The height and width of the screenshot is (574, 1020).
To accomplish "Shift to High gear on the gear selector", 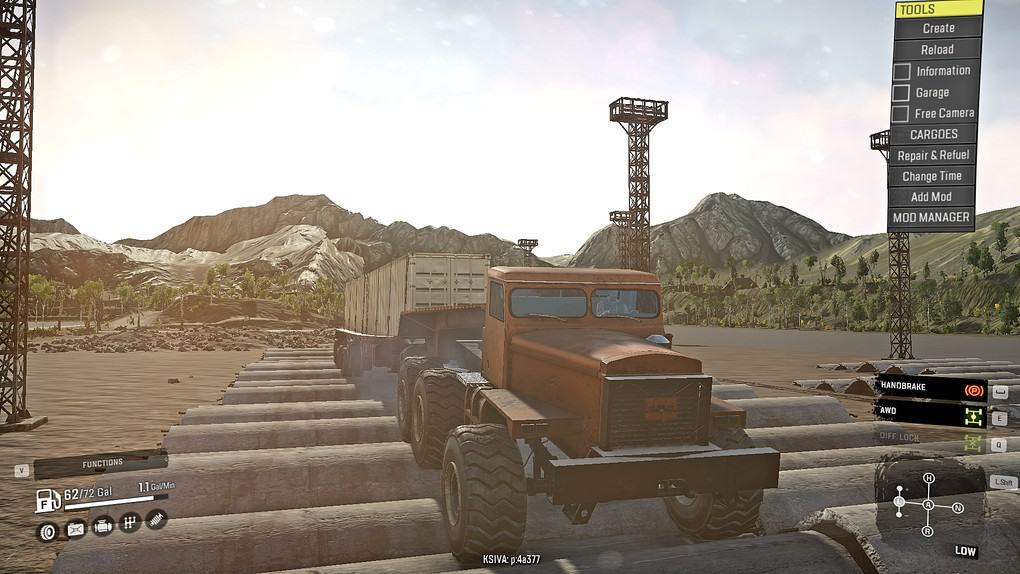I will pos(928,479).
